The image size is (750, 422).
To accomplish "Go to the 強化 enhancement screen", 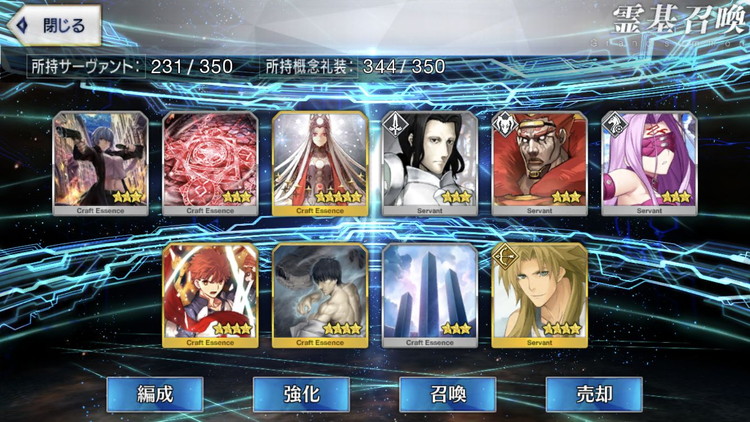I will point(300,394).
